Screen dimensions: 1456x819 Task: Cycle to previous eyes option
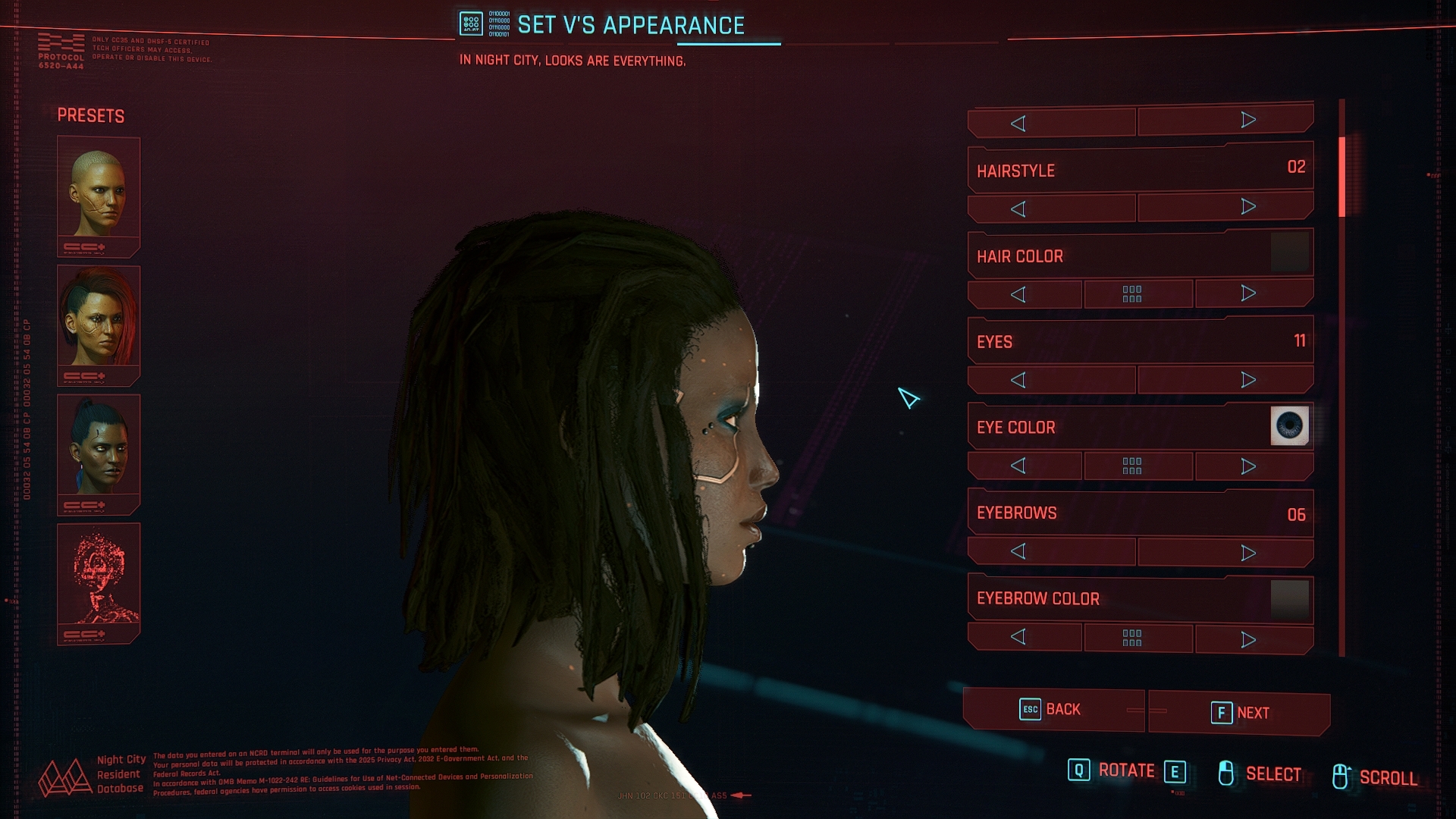[1018, 380]
